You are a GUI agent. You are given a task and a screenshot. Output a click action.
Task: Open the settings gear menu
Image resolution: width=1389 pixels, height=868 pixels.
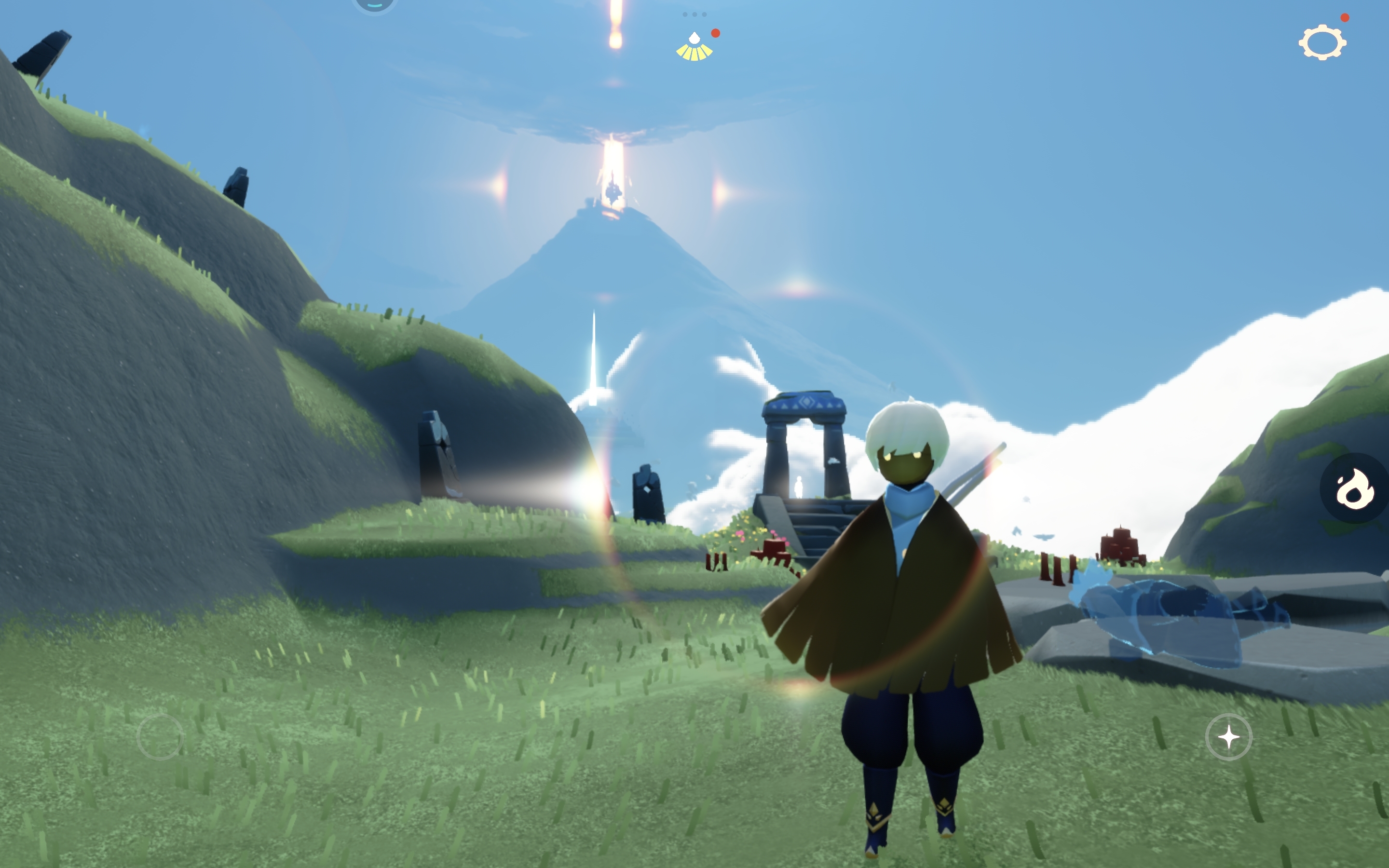1322,42
